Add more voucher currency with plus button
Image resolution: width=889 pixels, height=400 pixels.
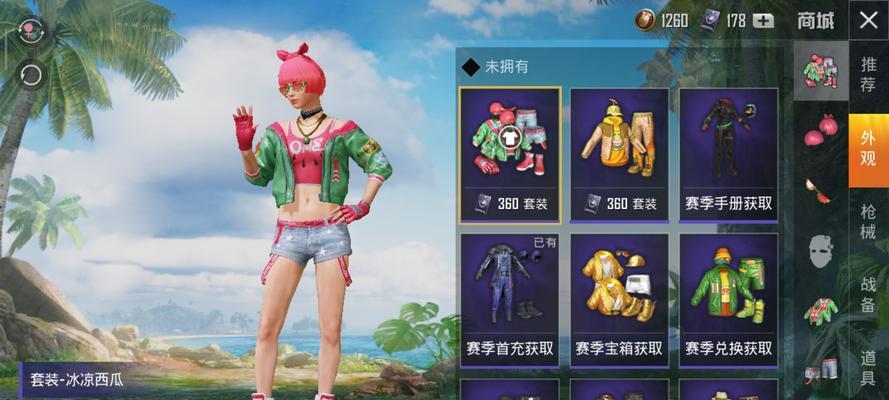coord(764,20)
